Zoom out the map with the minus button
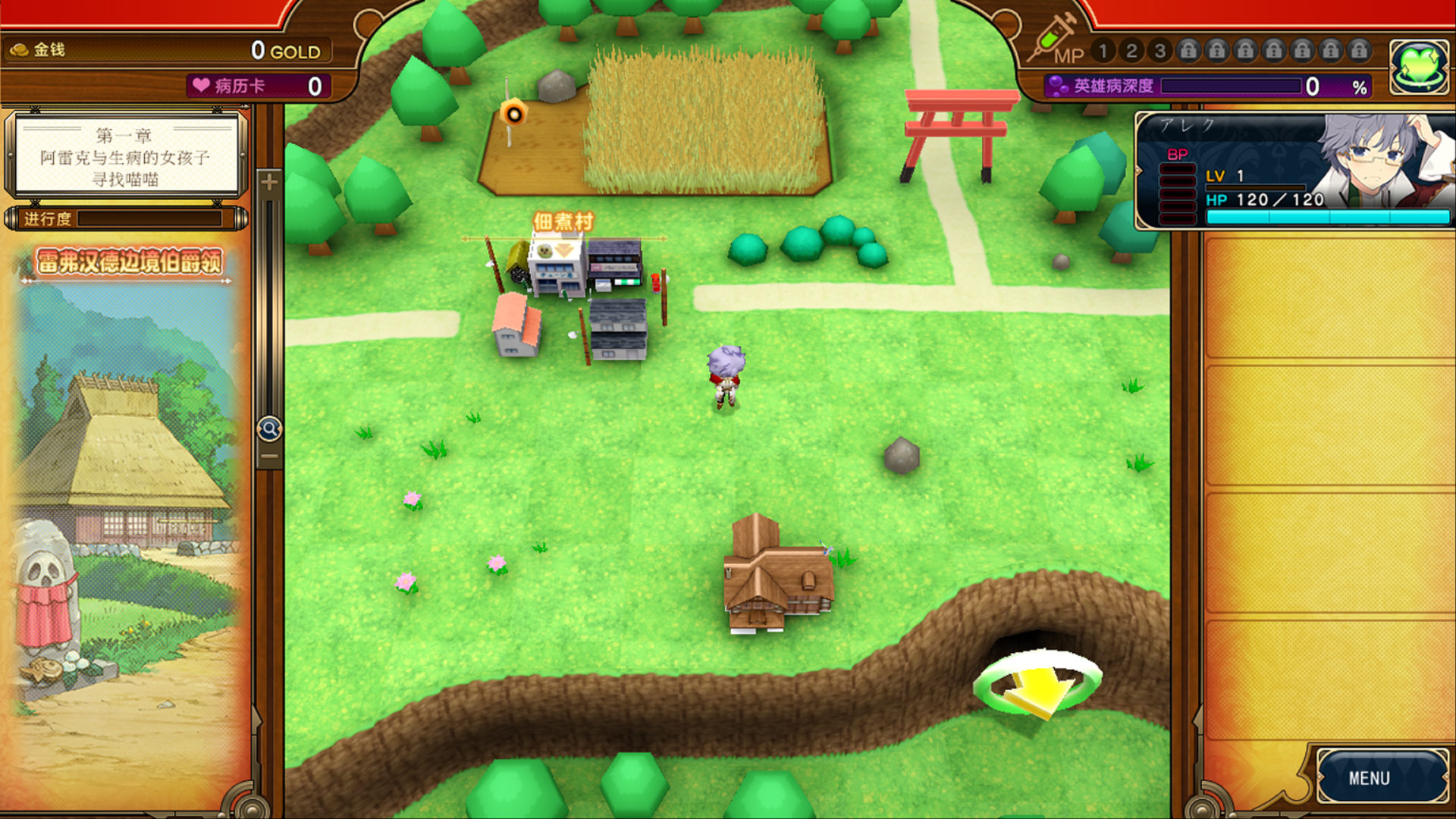This screenshot has height=819, width=1456. click(x=269, y=457)
